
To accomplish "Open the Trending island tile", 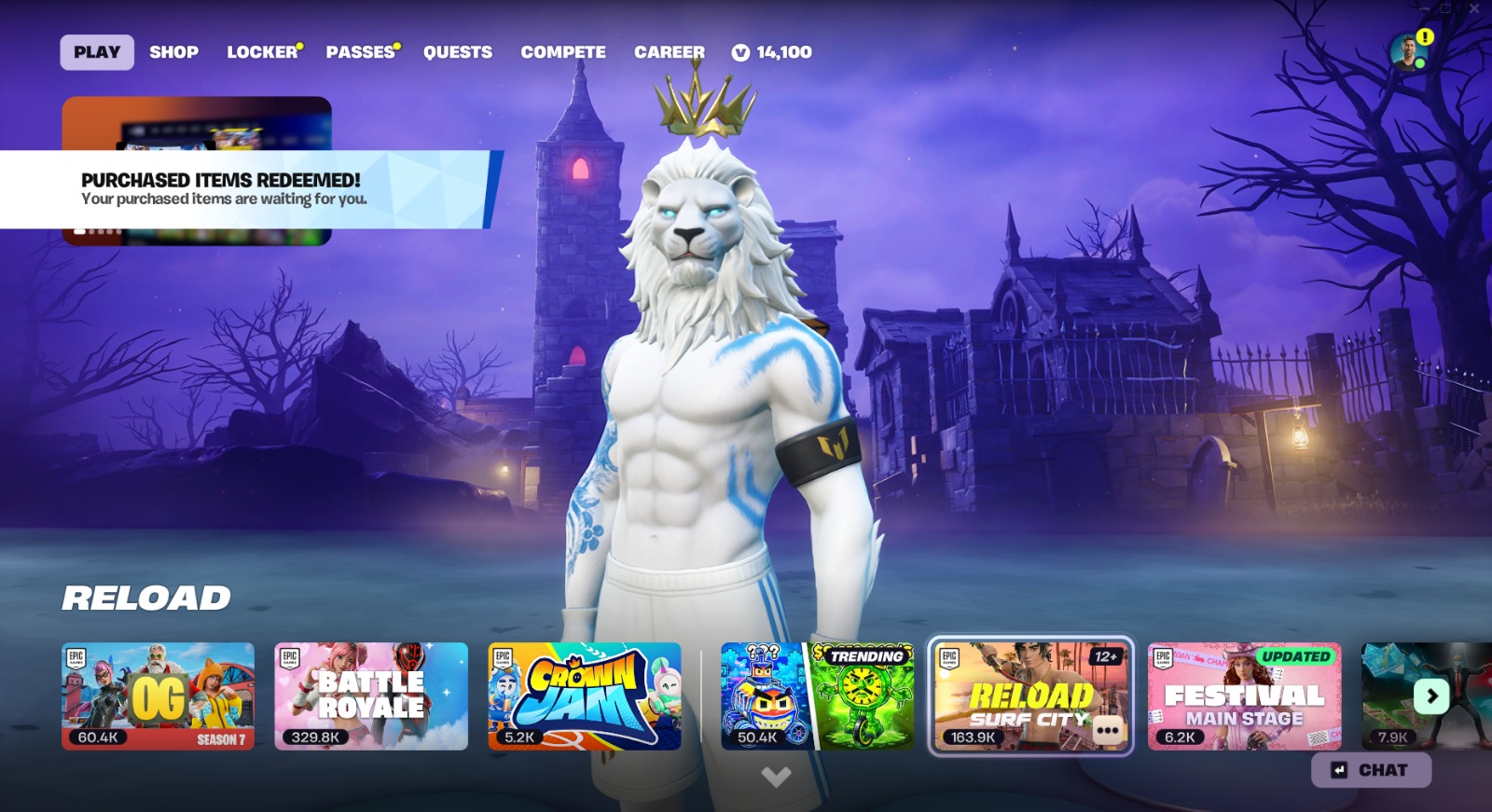I will point(817,695).
